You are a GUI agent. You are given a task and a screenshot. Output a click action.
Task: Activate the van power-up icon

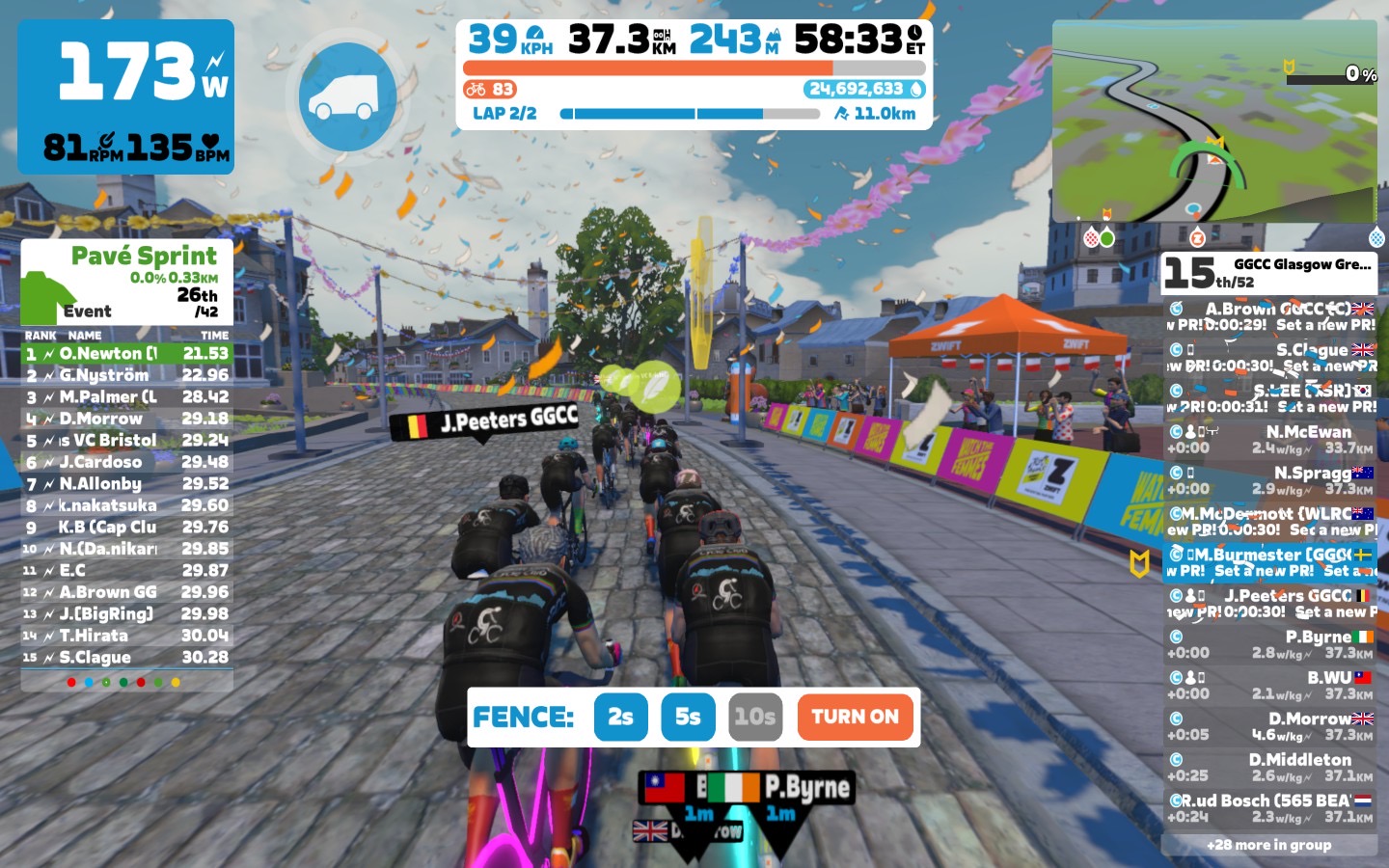point(347,96)
